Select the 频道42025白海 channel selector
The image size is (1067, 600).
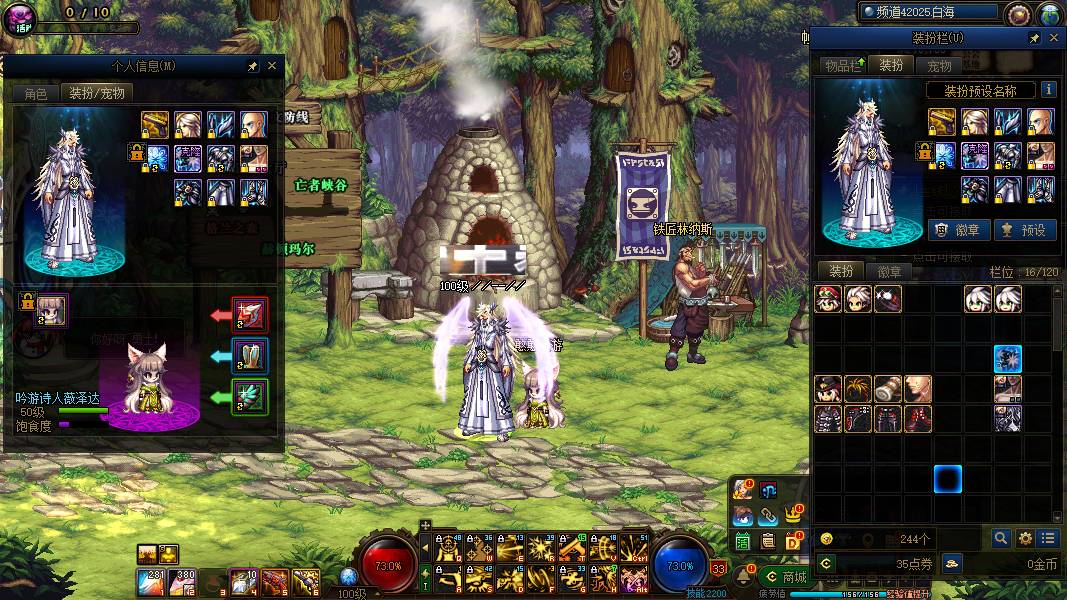click(930, 12)
